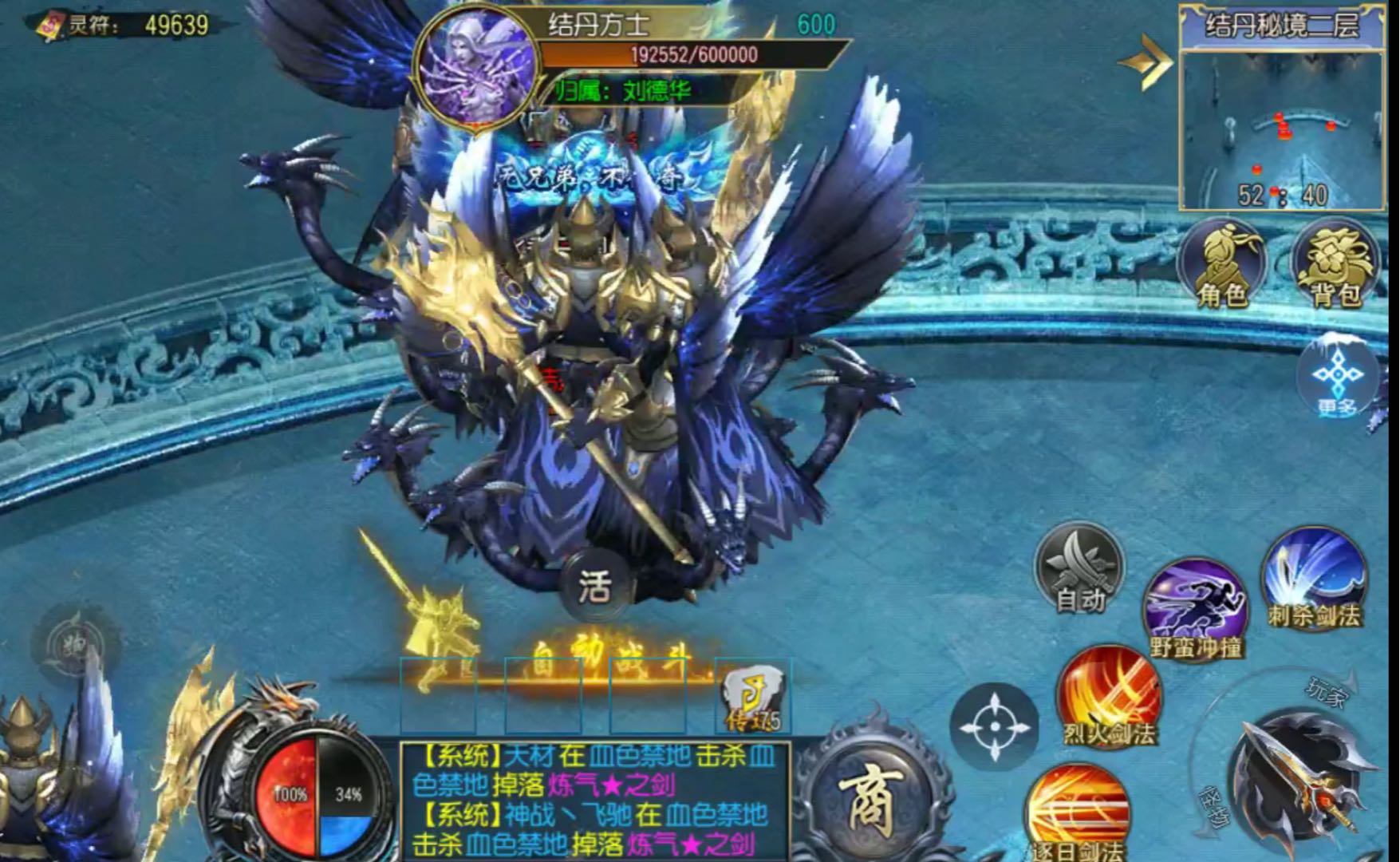Tap the round 活 button

point(595,587)
